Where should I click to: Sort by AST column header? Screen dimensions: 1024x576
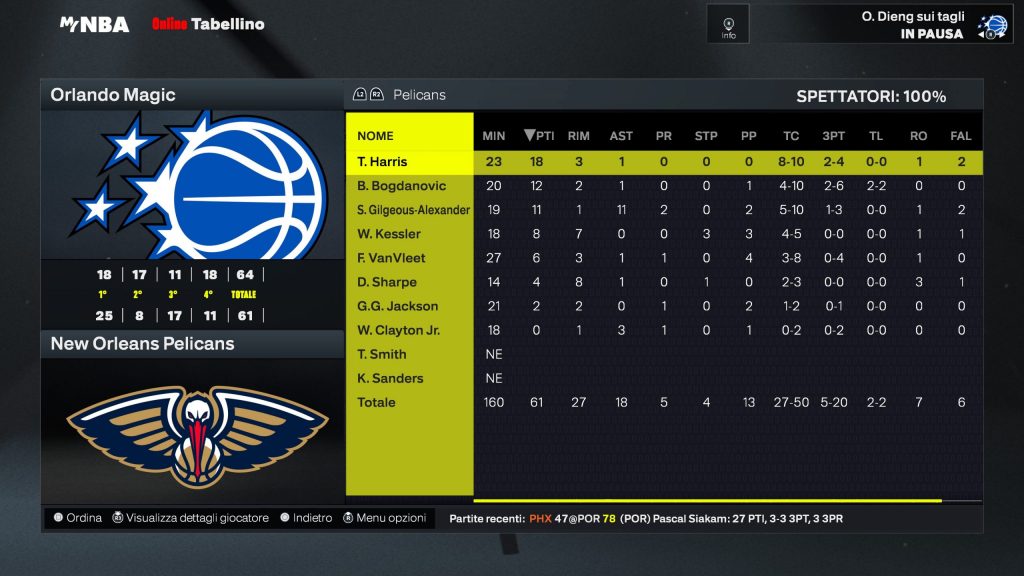[621, 136]
